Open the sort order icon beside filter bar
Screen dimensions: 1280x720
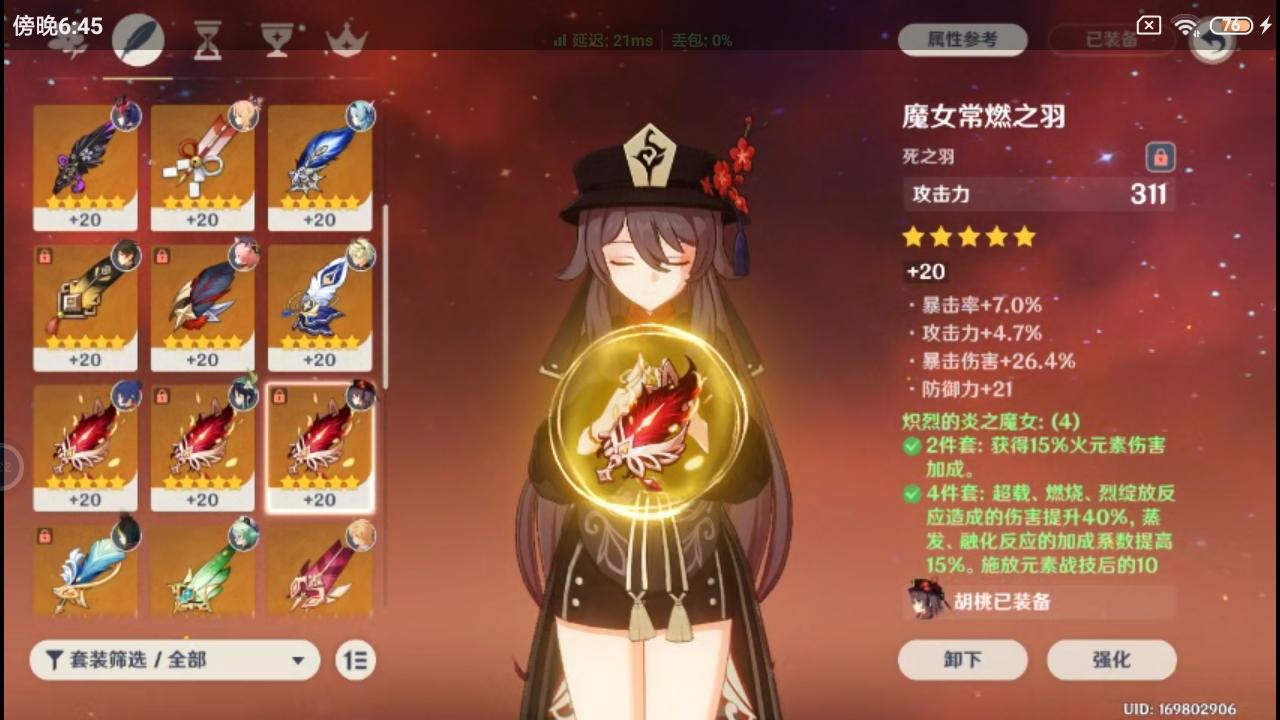(x=355, y=660)
